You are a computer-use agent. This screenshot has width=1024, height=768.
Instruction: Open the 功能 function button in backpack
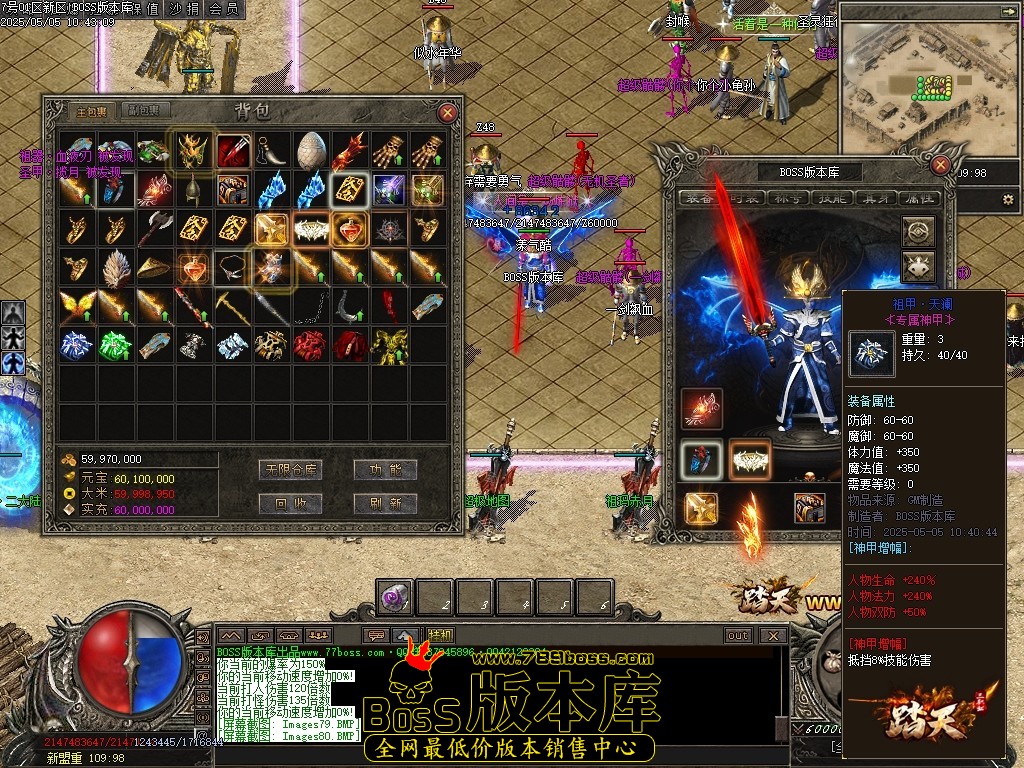tap(385, 469)
